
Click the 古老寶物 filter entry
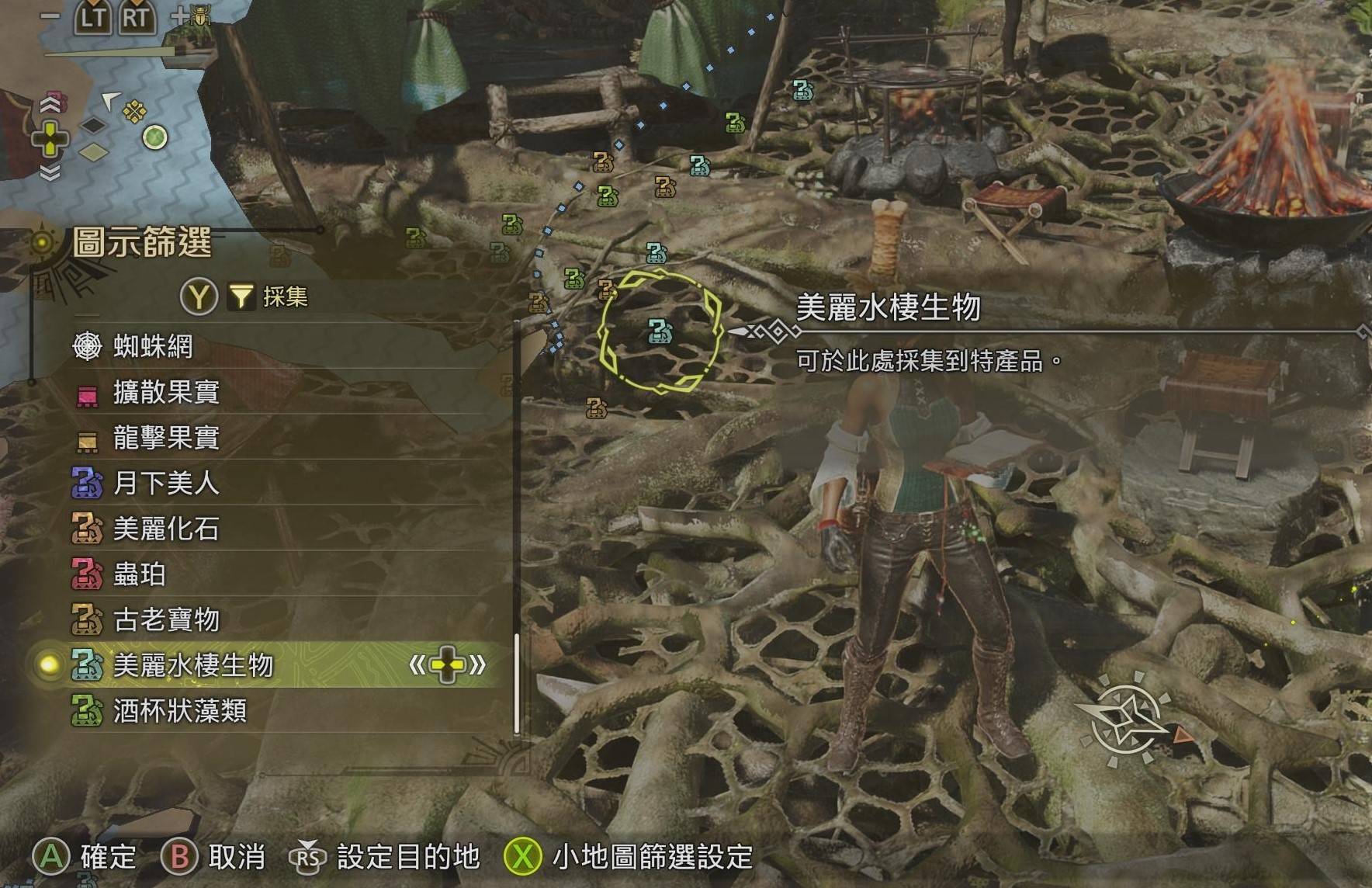click(x=166, y=620)
